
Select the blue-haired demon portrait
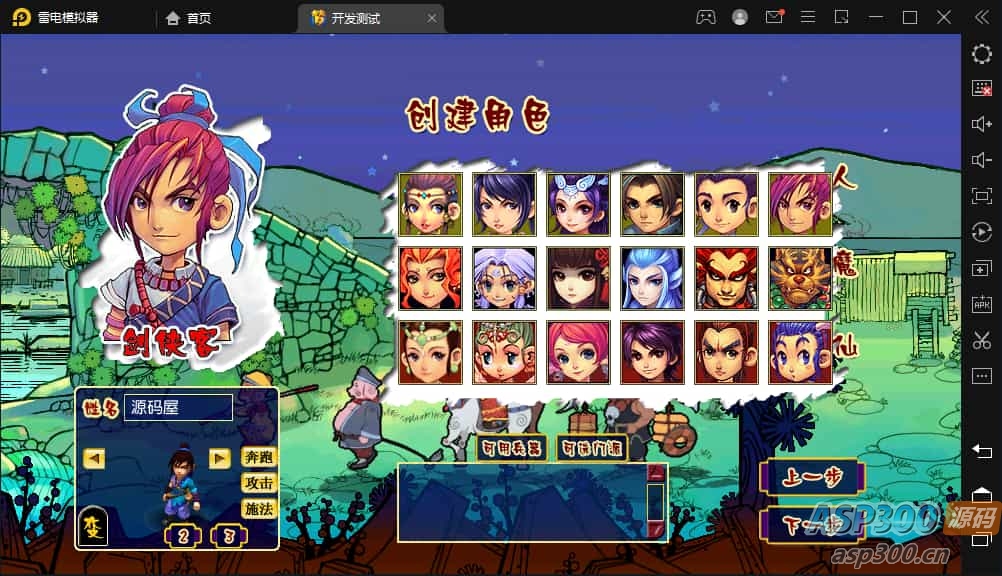pos(652,278)
